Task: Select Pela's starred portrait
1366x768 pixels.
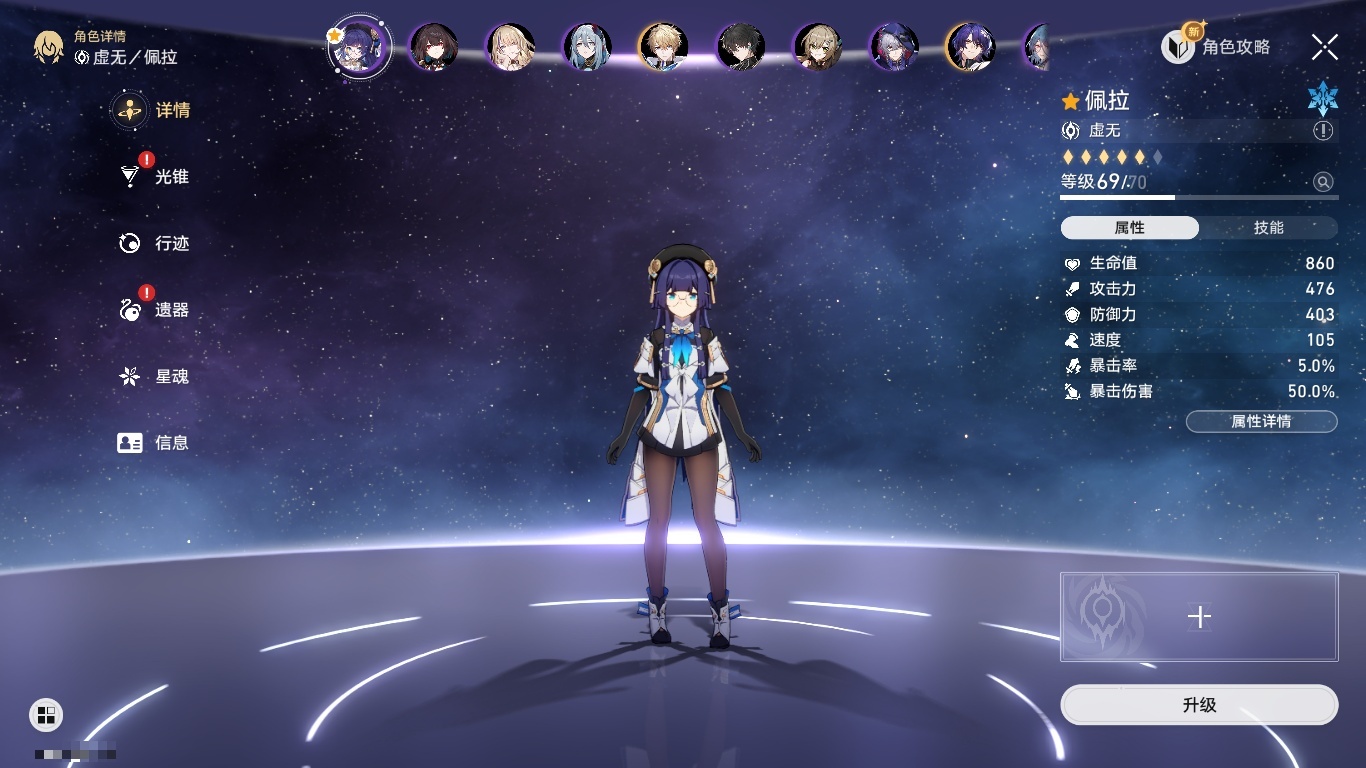Action: 360,46
